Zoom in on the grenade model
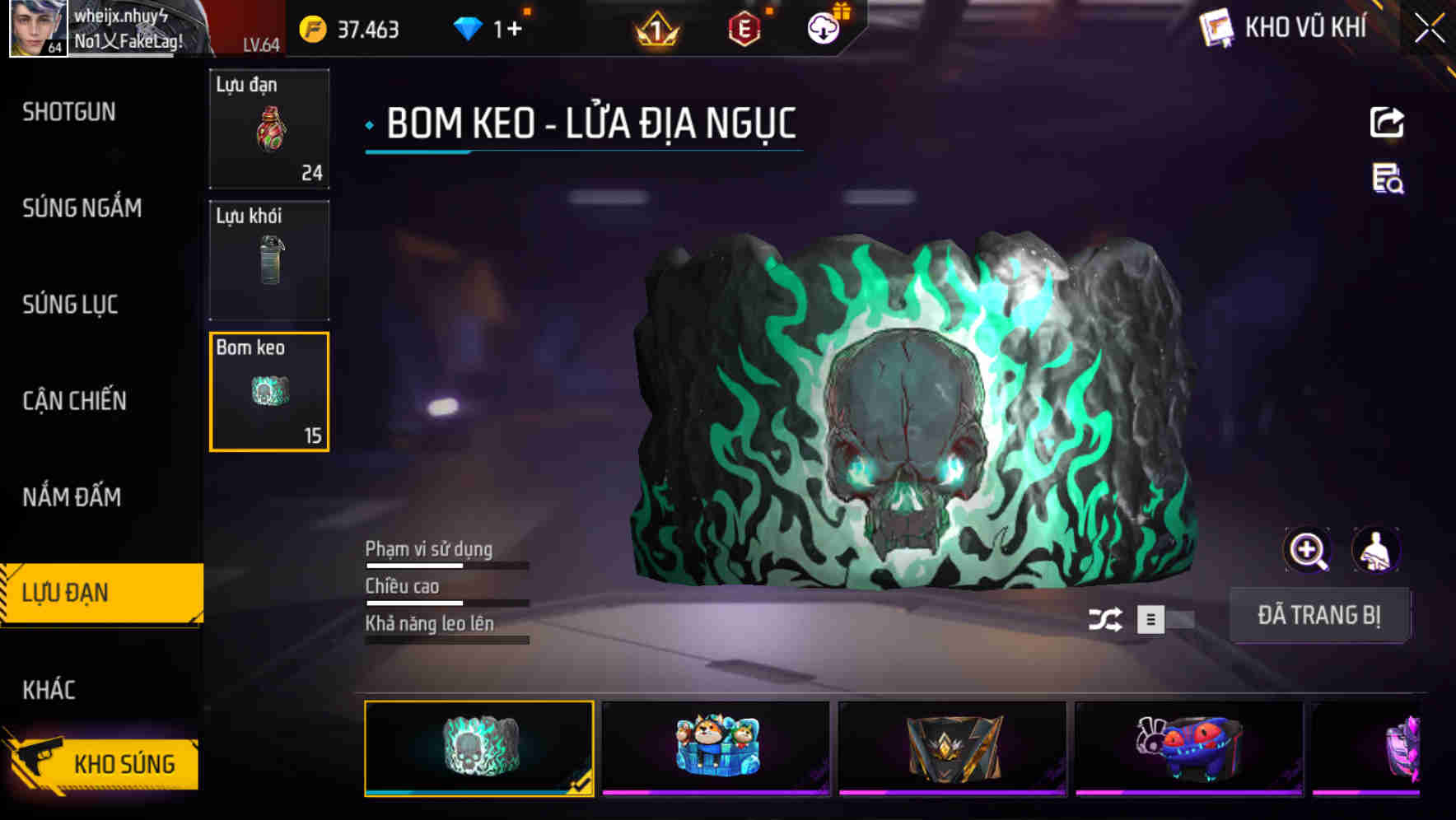 pos(1307,549)
